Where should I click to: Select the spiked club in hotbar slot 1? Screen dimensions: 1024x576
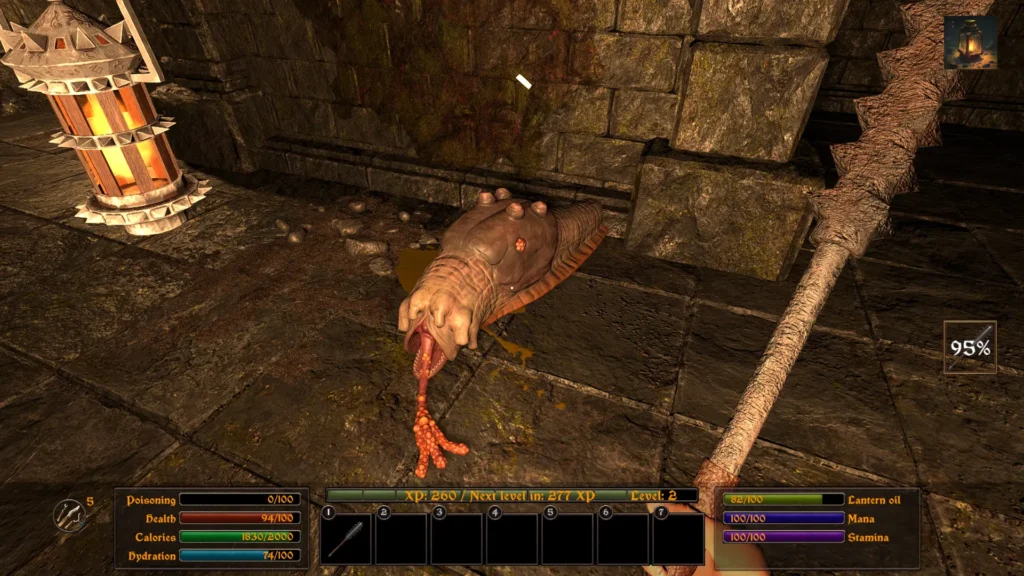[x=346, y=539]
